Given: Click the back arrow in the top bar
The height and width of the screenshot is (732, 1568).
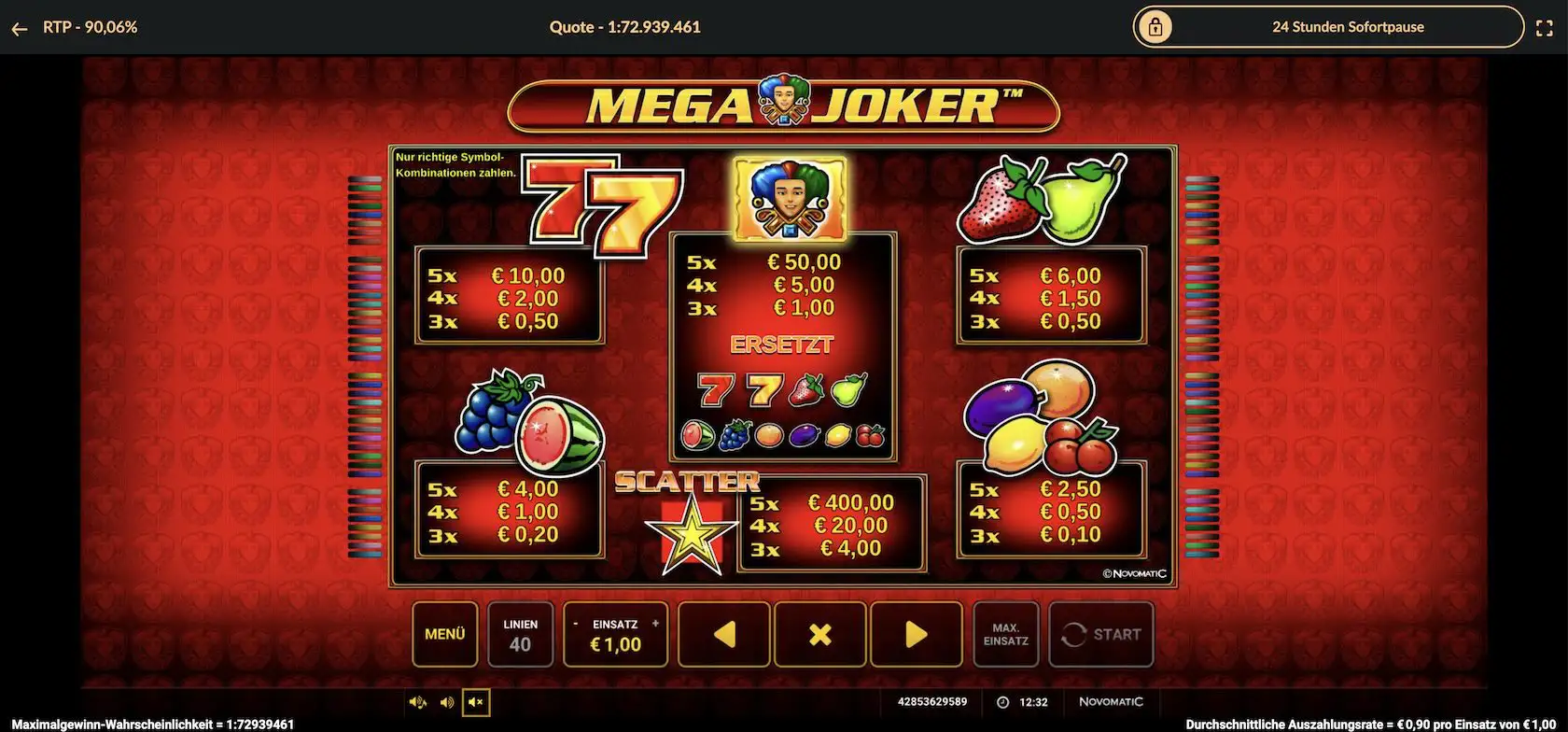Looking at the screenshot, I should coord(20,27).
